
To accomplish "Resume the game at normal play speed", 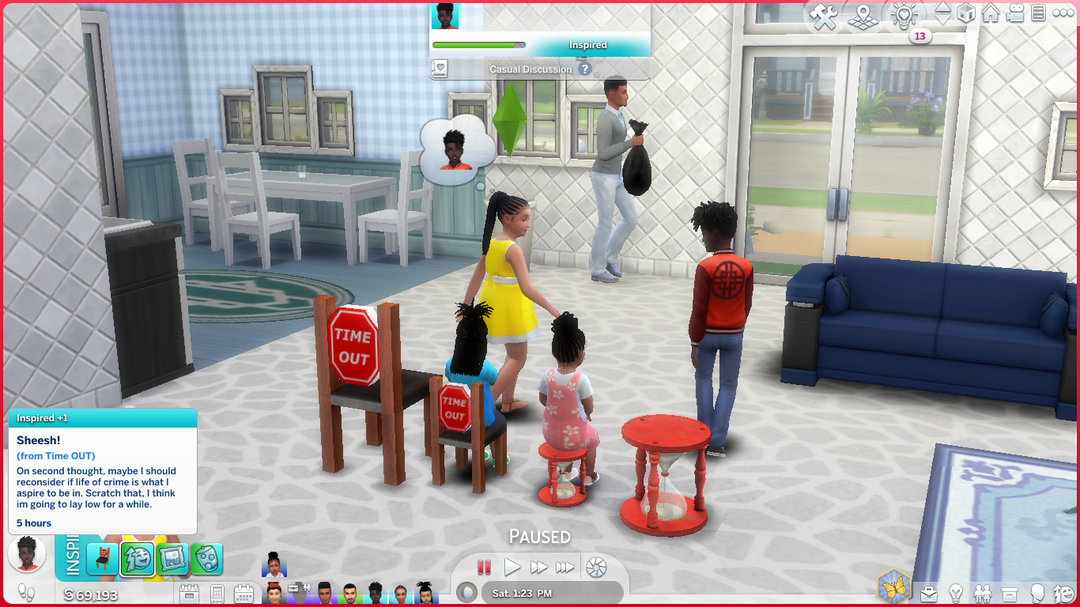I will tap(512, 567).
